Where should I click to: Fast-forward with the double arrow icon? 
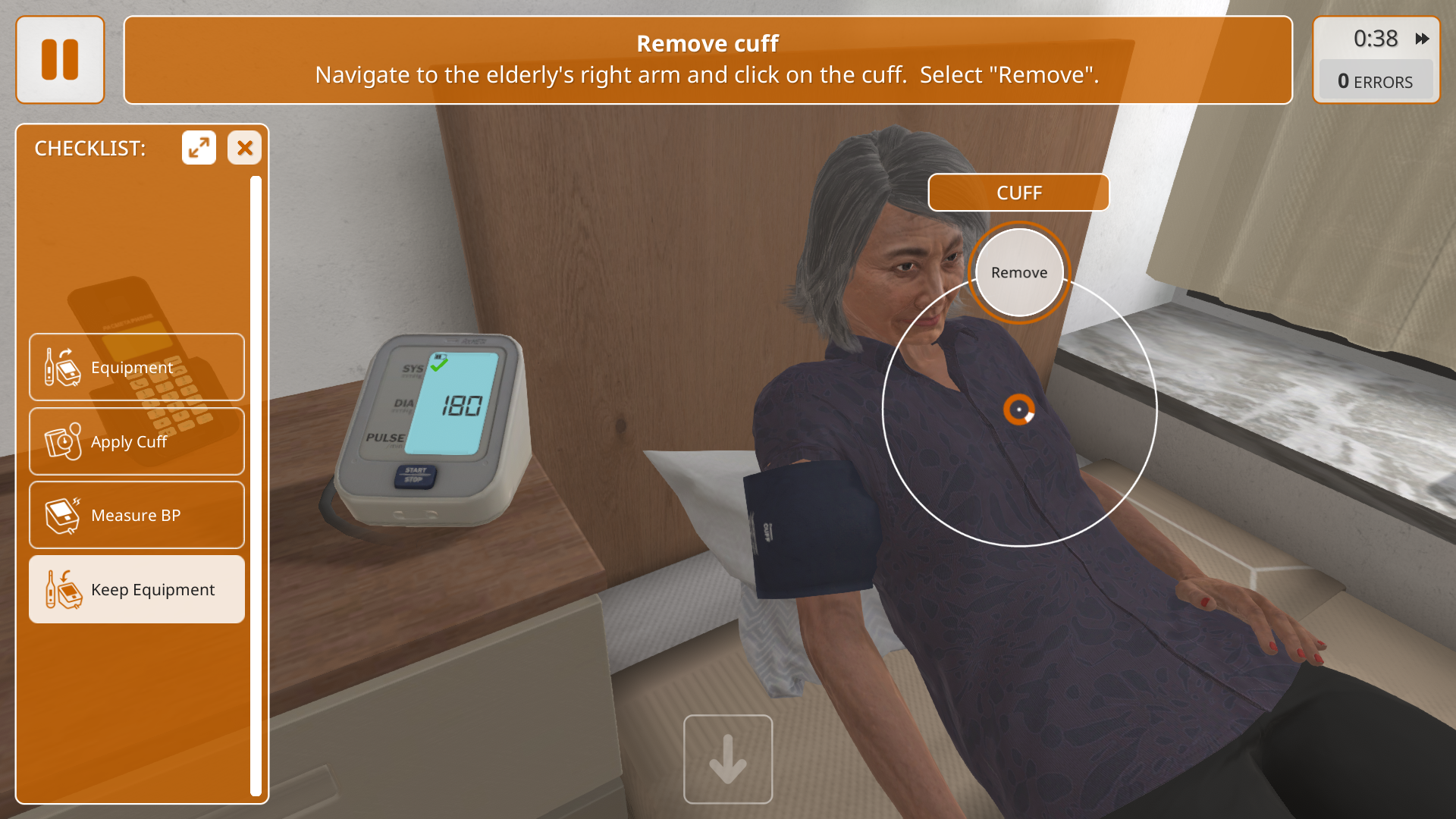pyautogui.click(x=1422, y=39)
